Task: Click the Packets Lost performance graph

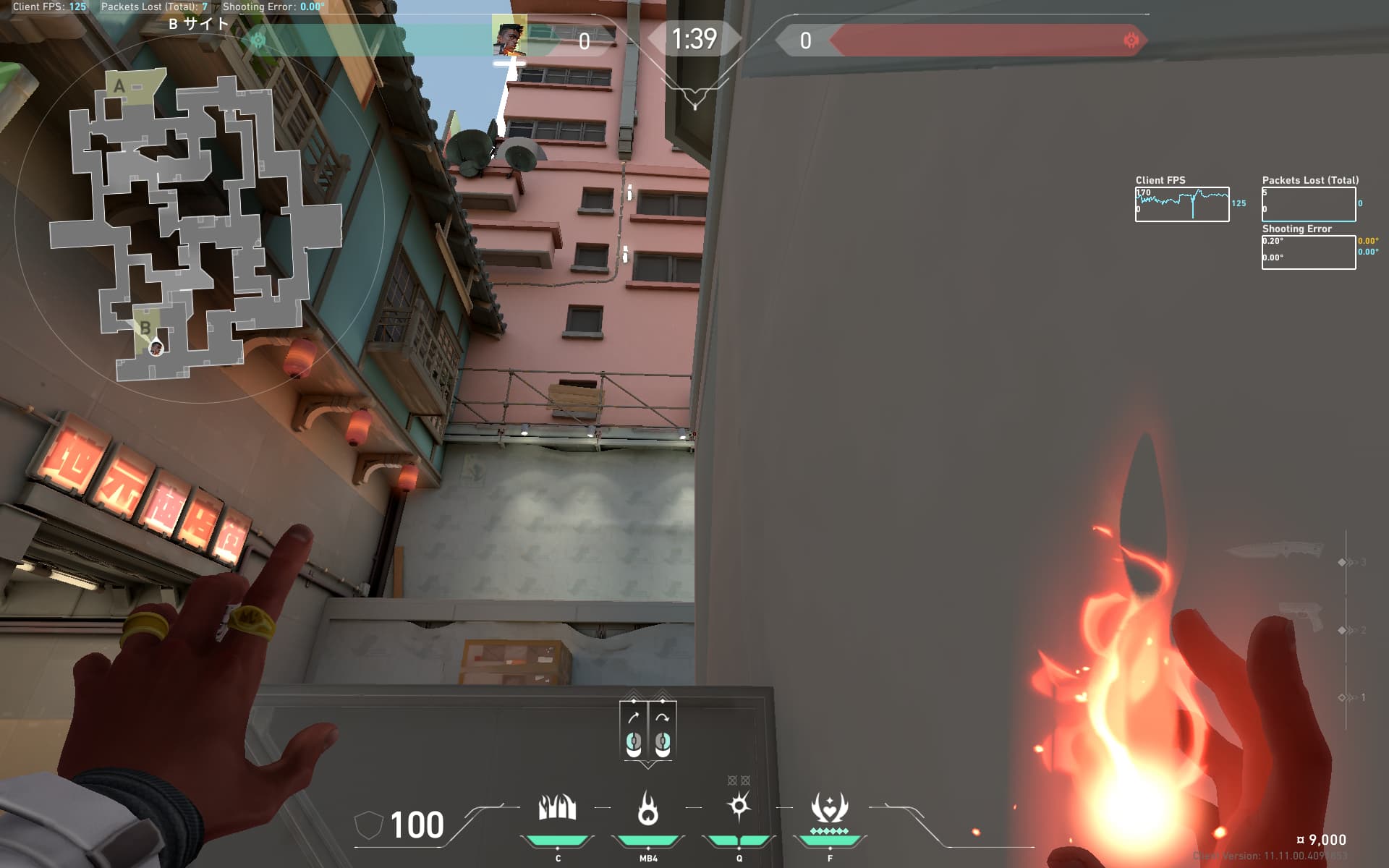Action: click(x=1308, y=204)
